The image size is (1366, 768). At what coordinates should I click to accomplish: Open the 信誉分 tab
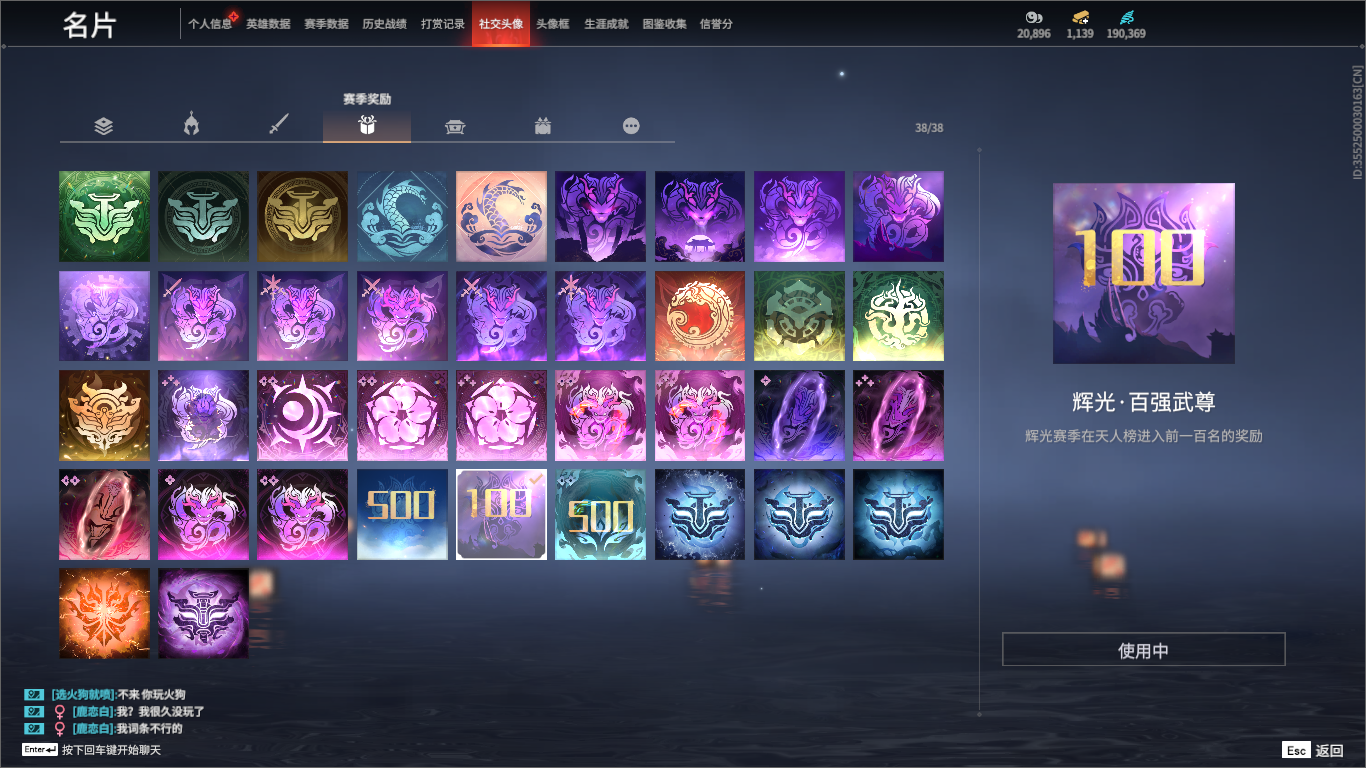[x=716, y=24]
